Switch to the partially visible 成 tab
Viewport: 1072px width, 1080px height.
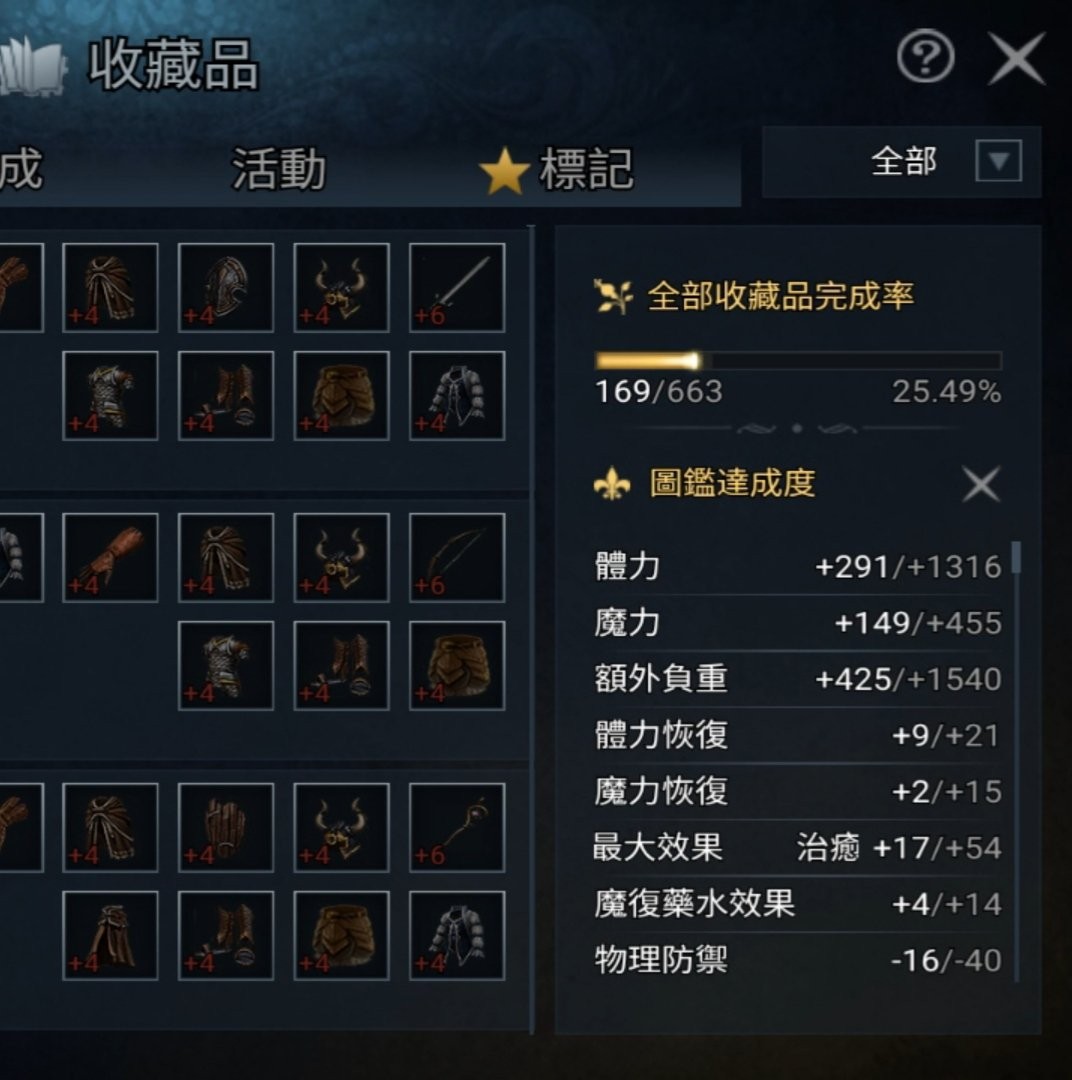click(x=20, y=169)
